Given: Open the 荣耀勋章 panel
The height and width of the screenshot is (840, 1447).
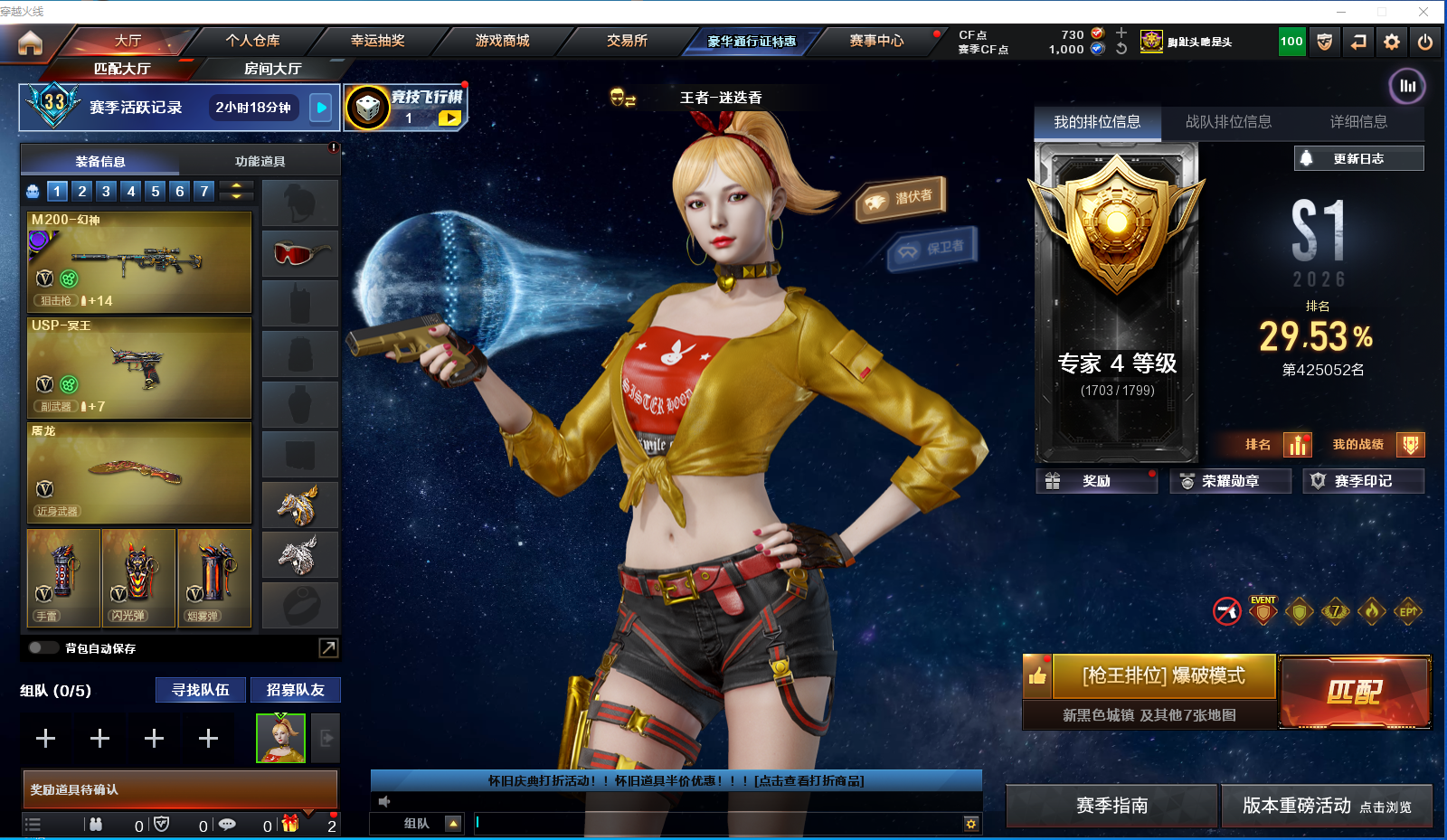Looking at the screenshot, I should tap(1230, 481).
